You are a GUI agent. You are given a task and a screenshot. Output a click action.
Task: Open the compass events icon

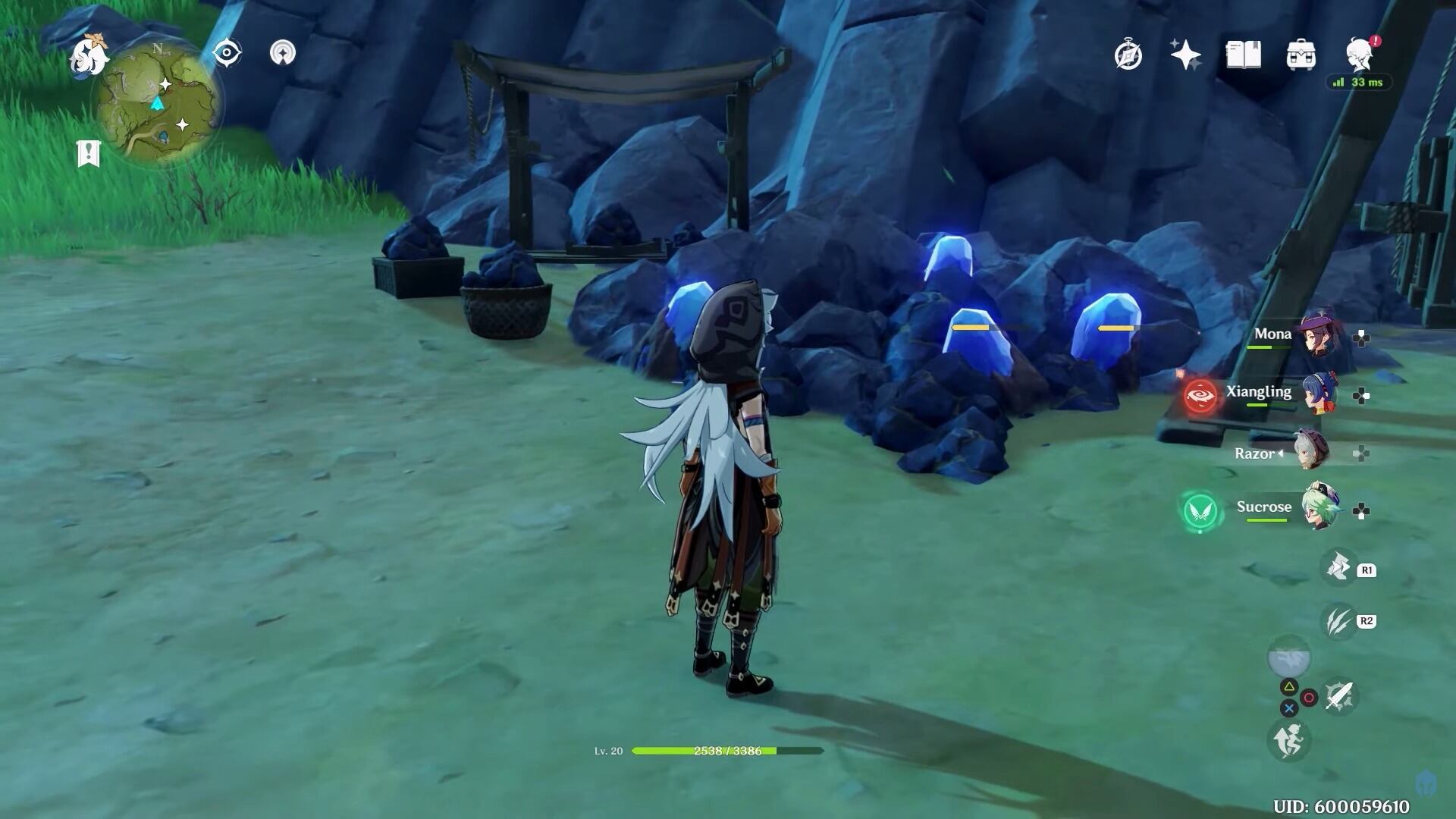(x=1128, y=55)
